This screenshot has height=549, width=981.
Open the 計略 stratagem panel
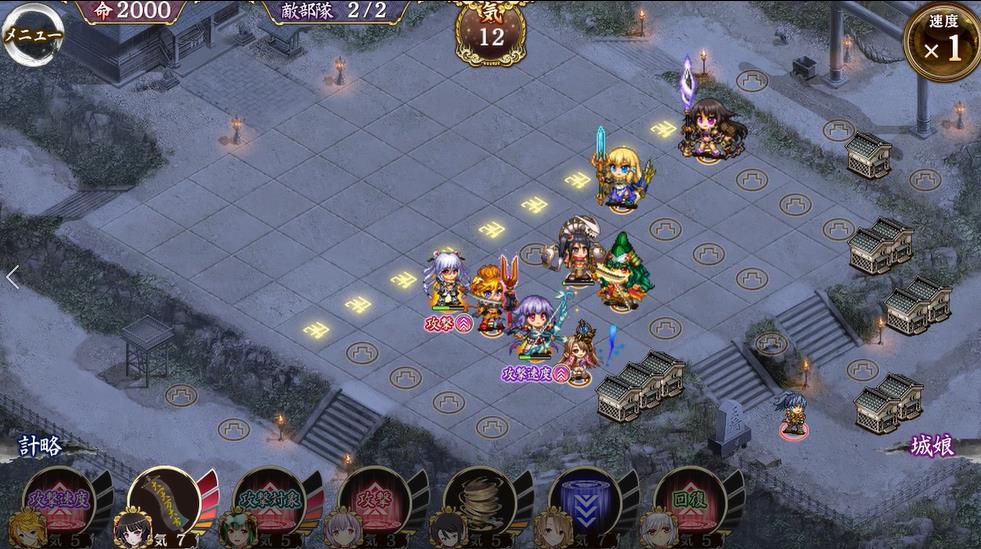(x=39, y=446)
